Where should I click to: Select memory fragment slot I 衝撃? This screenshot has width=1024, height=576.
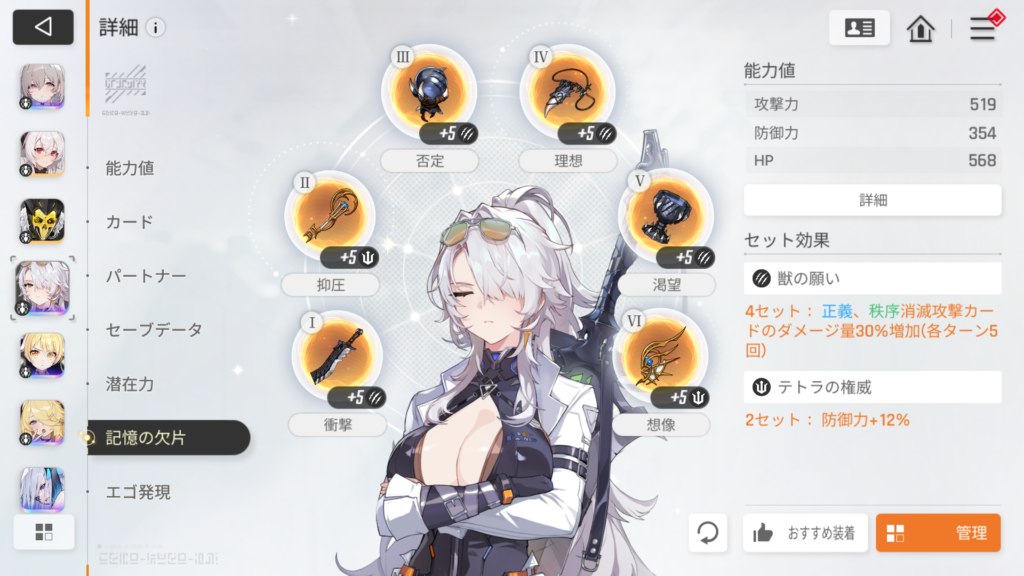[337, 357]
